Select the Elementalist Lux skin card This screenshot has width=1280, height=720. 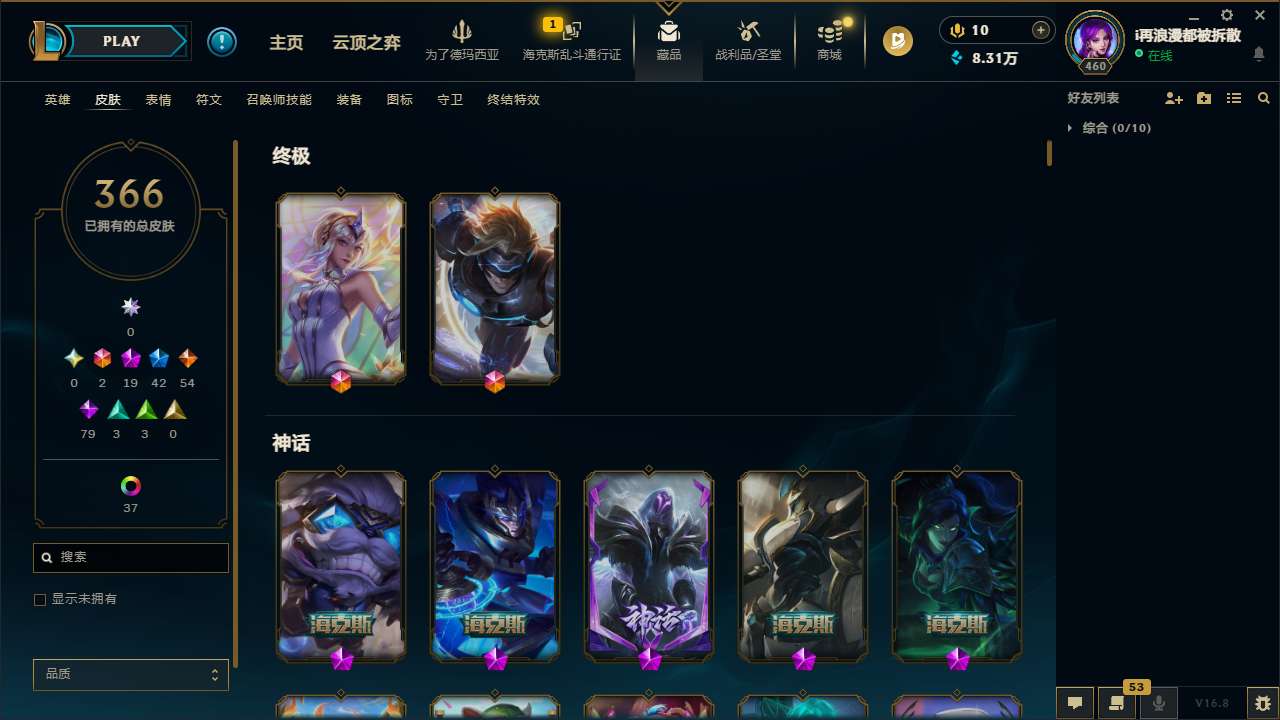point(341,288)
